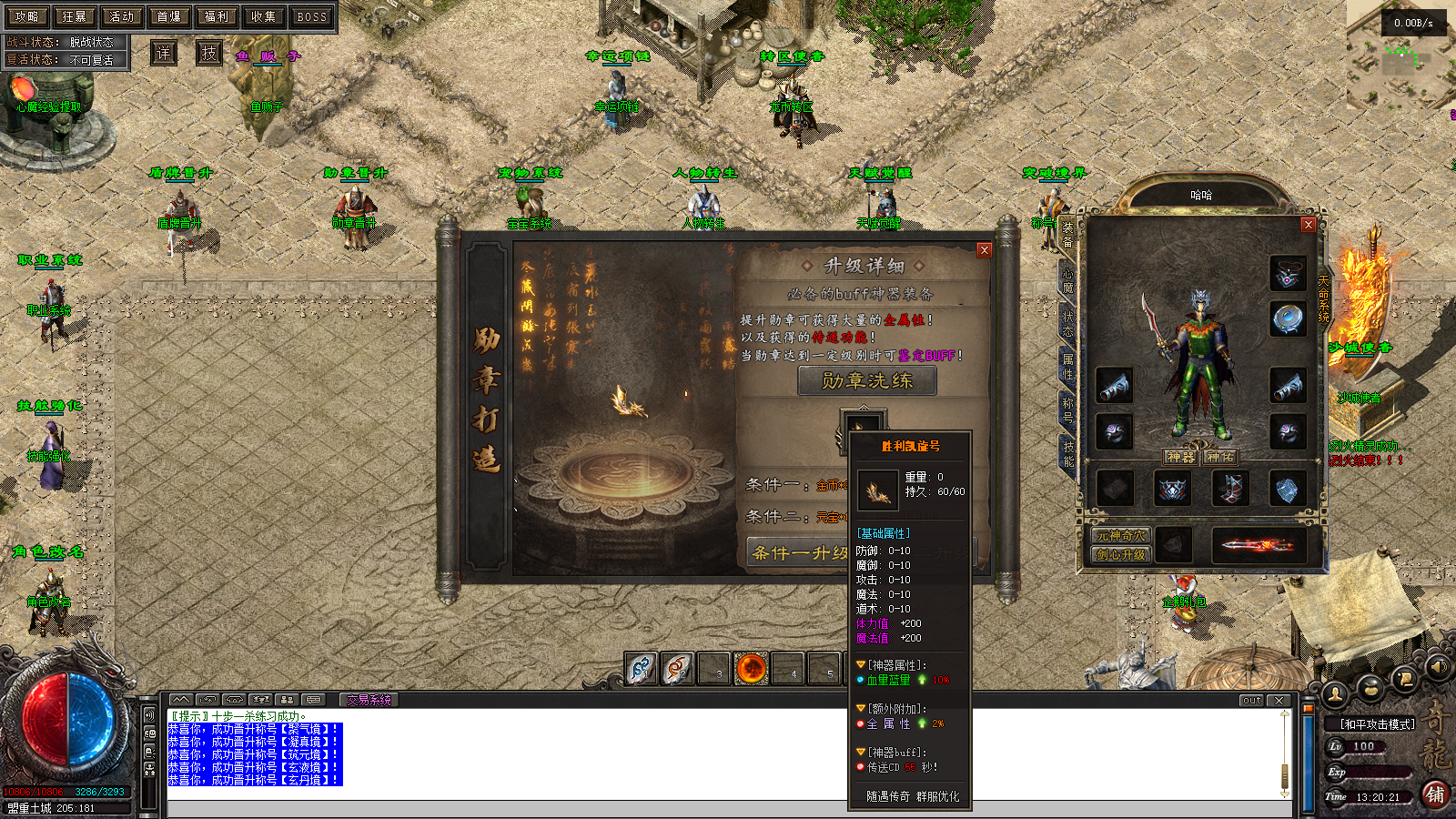
Task: Select the equipped boots slot
Action: [1230, 489]
